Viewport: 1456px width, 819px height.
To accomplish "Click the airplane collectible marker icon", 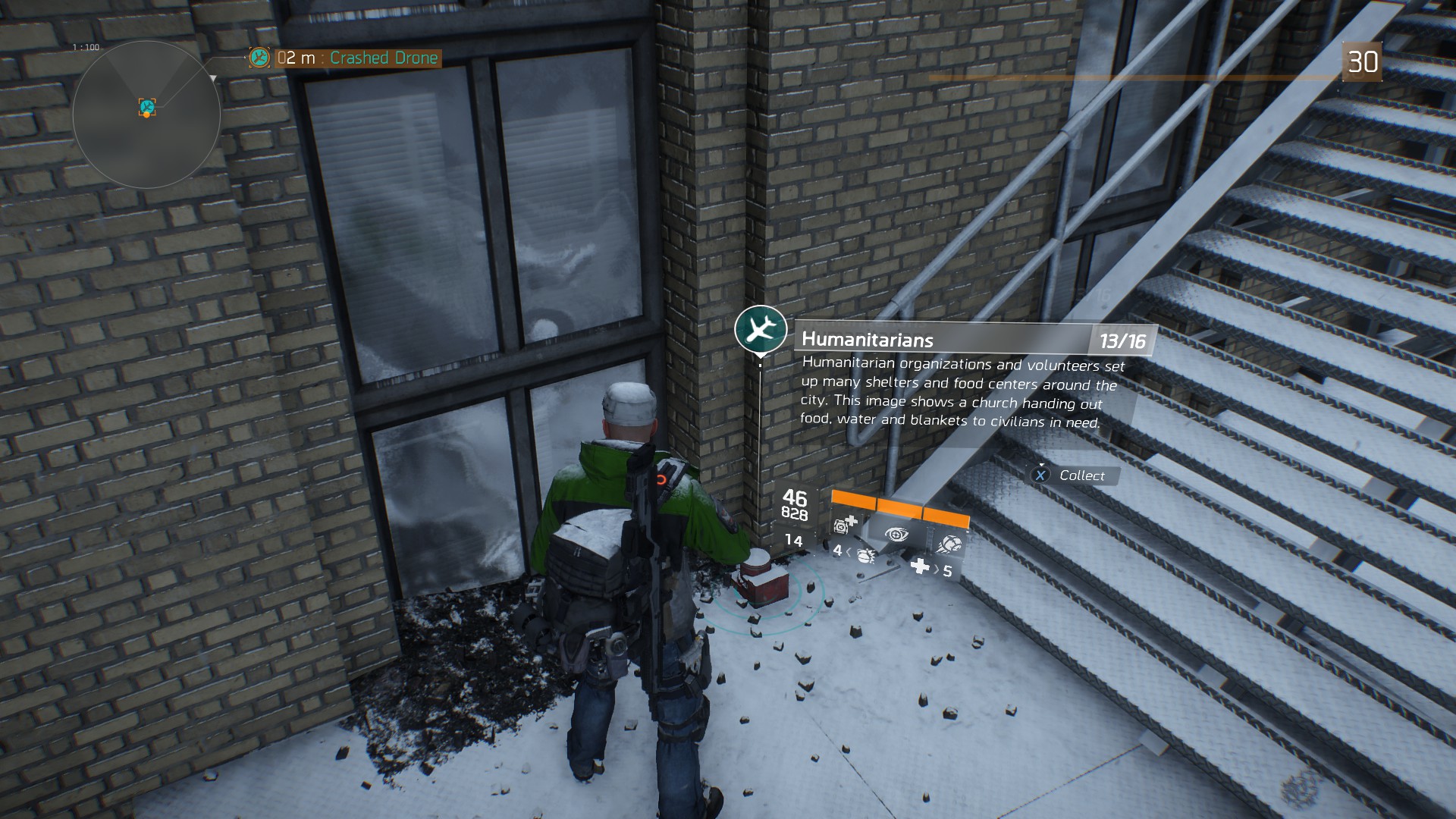I will [x=760, y=328].
